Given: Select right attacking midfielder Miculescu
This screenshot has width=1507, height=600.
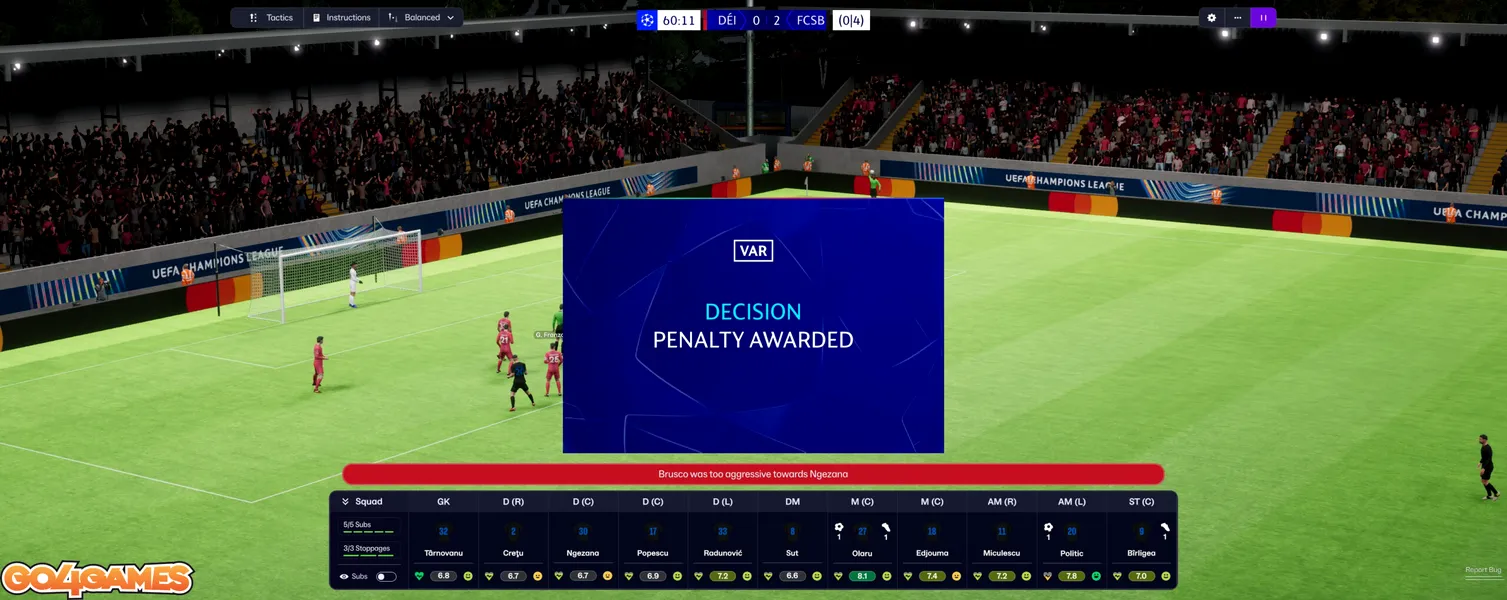Looking at the screenshot, I should [1002, 553].
